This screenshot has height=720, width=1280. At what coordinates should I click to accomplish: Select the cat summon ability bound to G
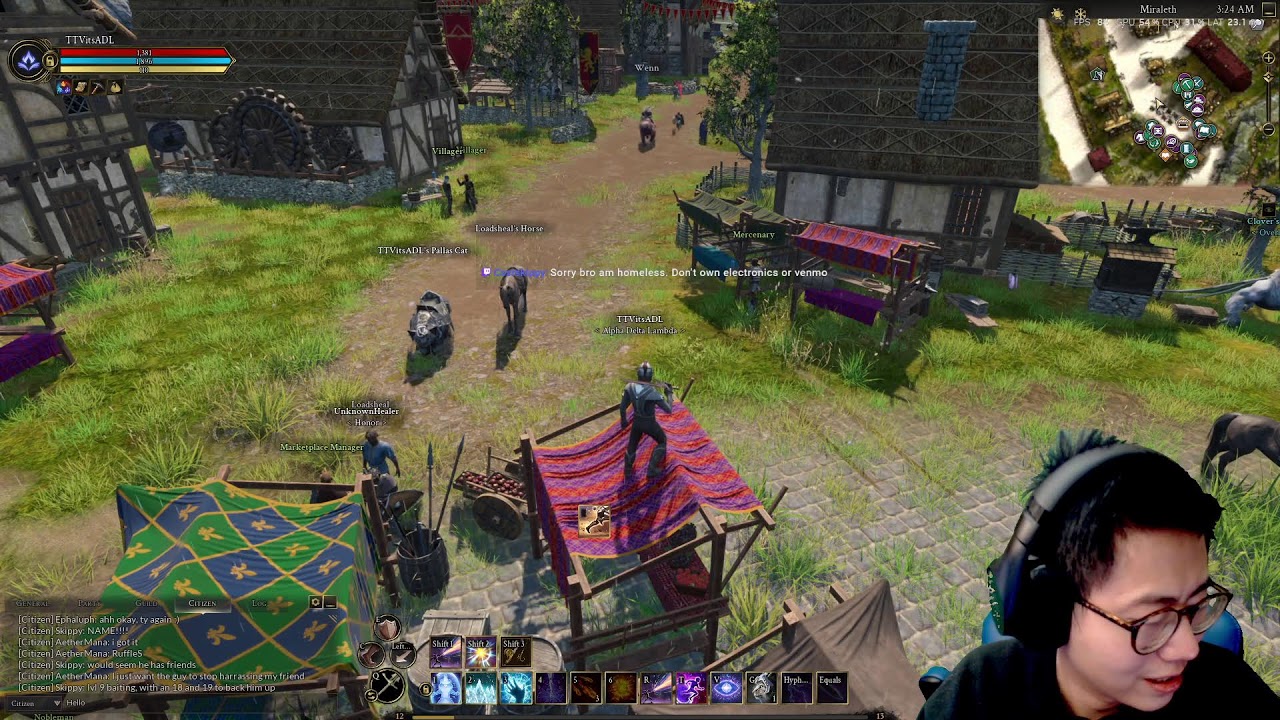click(760, 688)
